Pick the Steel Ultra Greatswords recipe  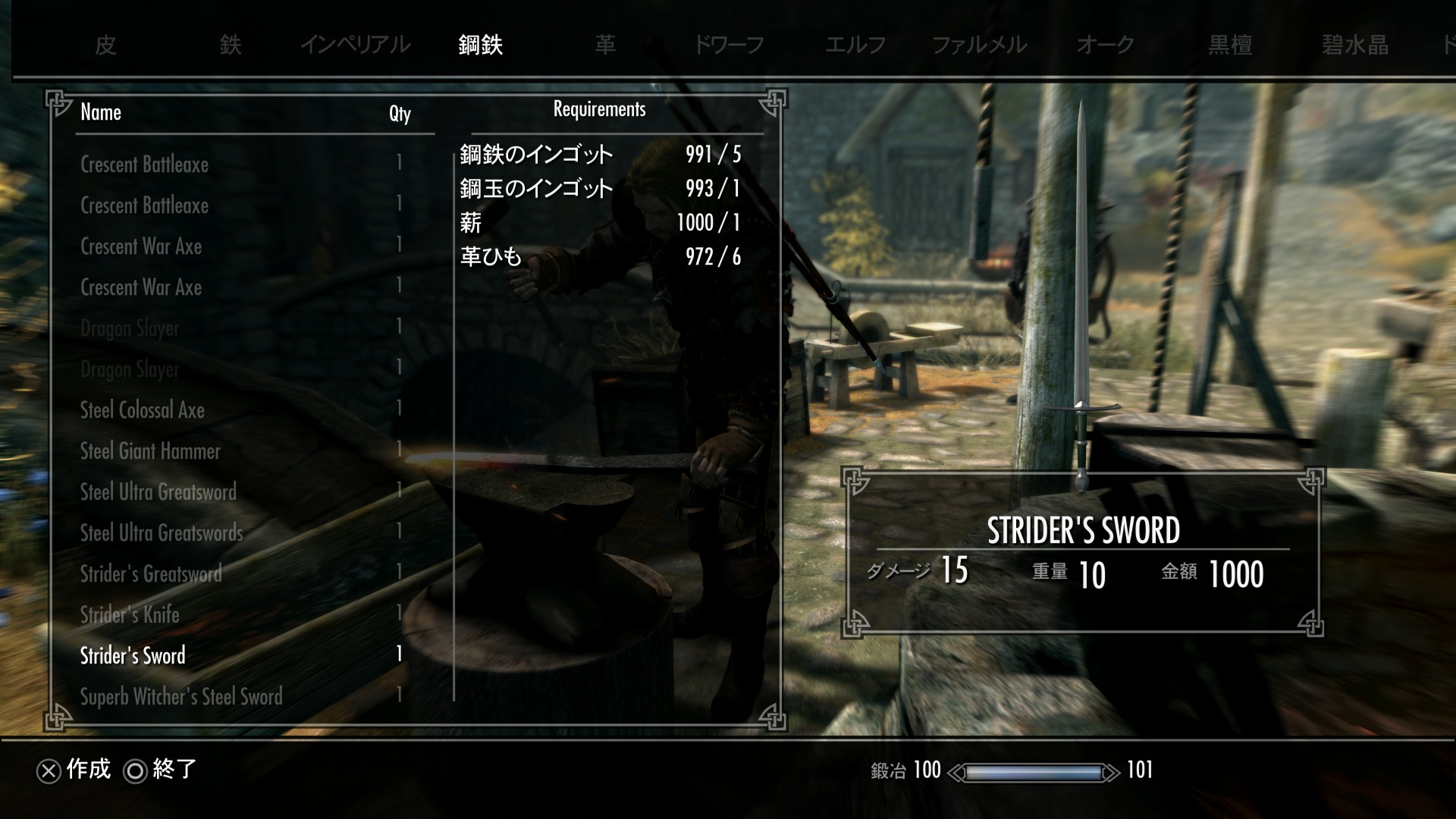[x=162, y=533]
